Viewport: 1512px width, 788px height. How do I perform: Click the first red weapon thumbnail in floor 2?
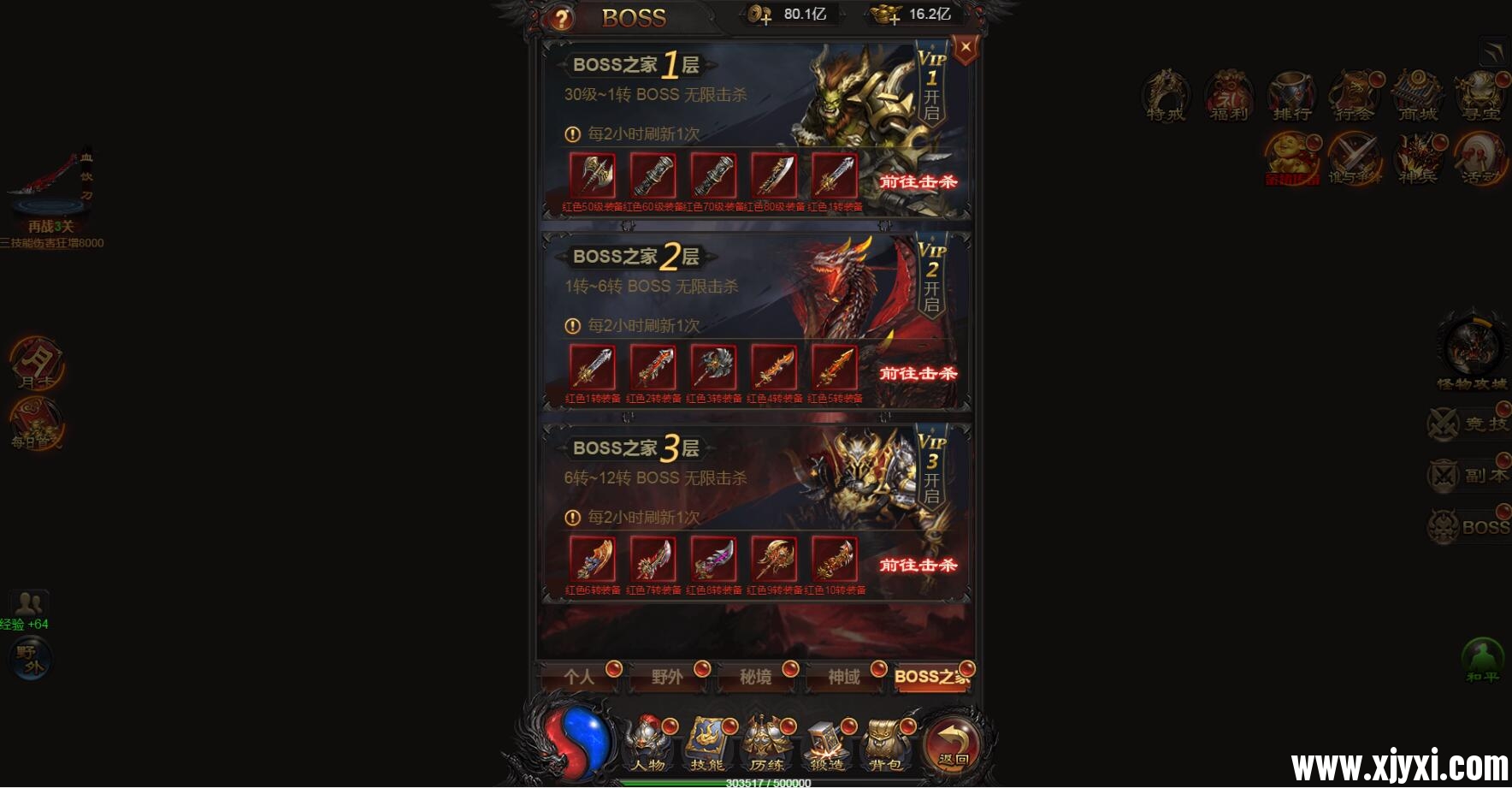594,367
